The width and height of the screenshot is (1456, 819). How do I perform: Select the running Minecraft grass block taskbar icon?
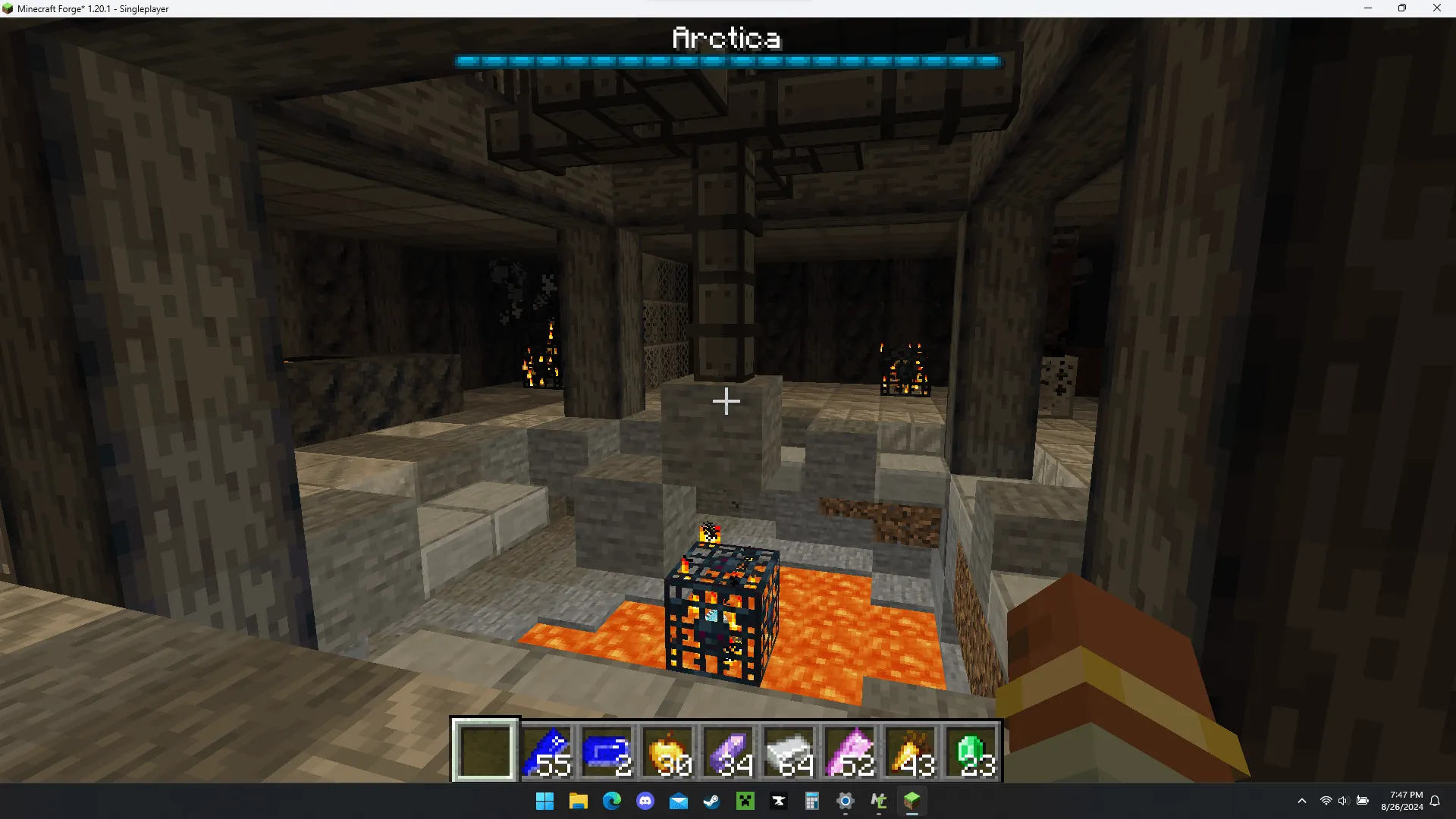pyautogui.click(x=913, y=802)
